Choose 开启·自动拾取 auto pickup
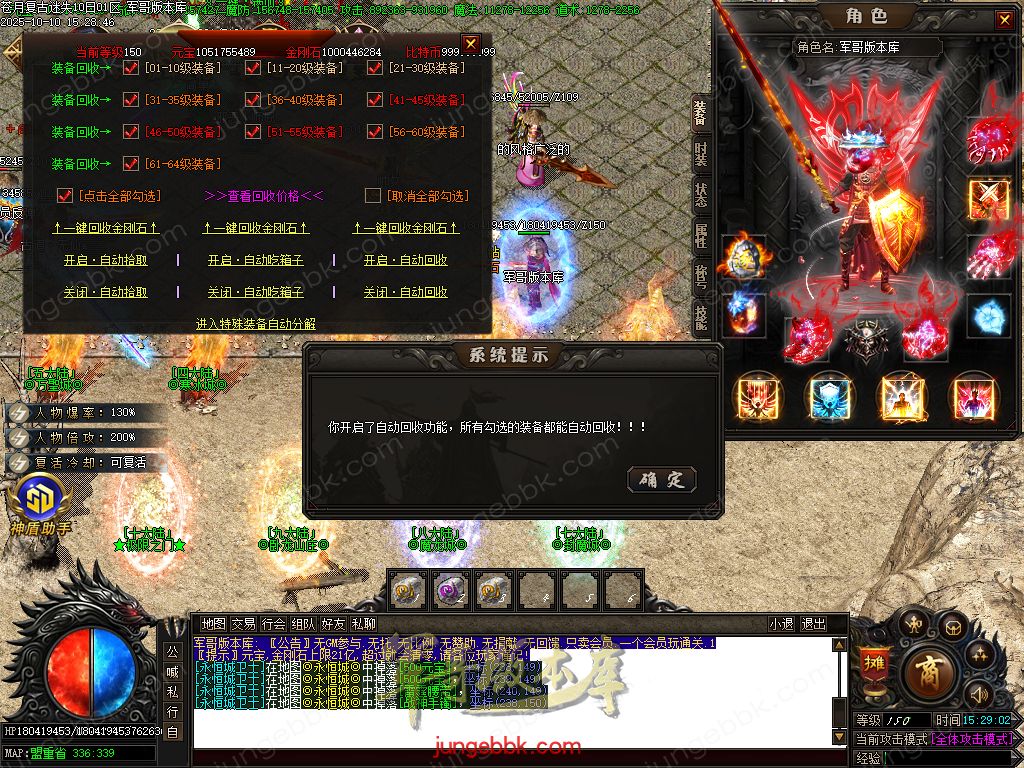Screen dimensions: 1024x768 pos(105,260)
